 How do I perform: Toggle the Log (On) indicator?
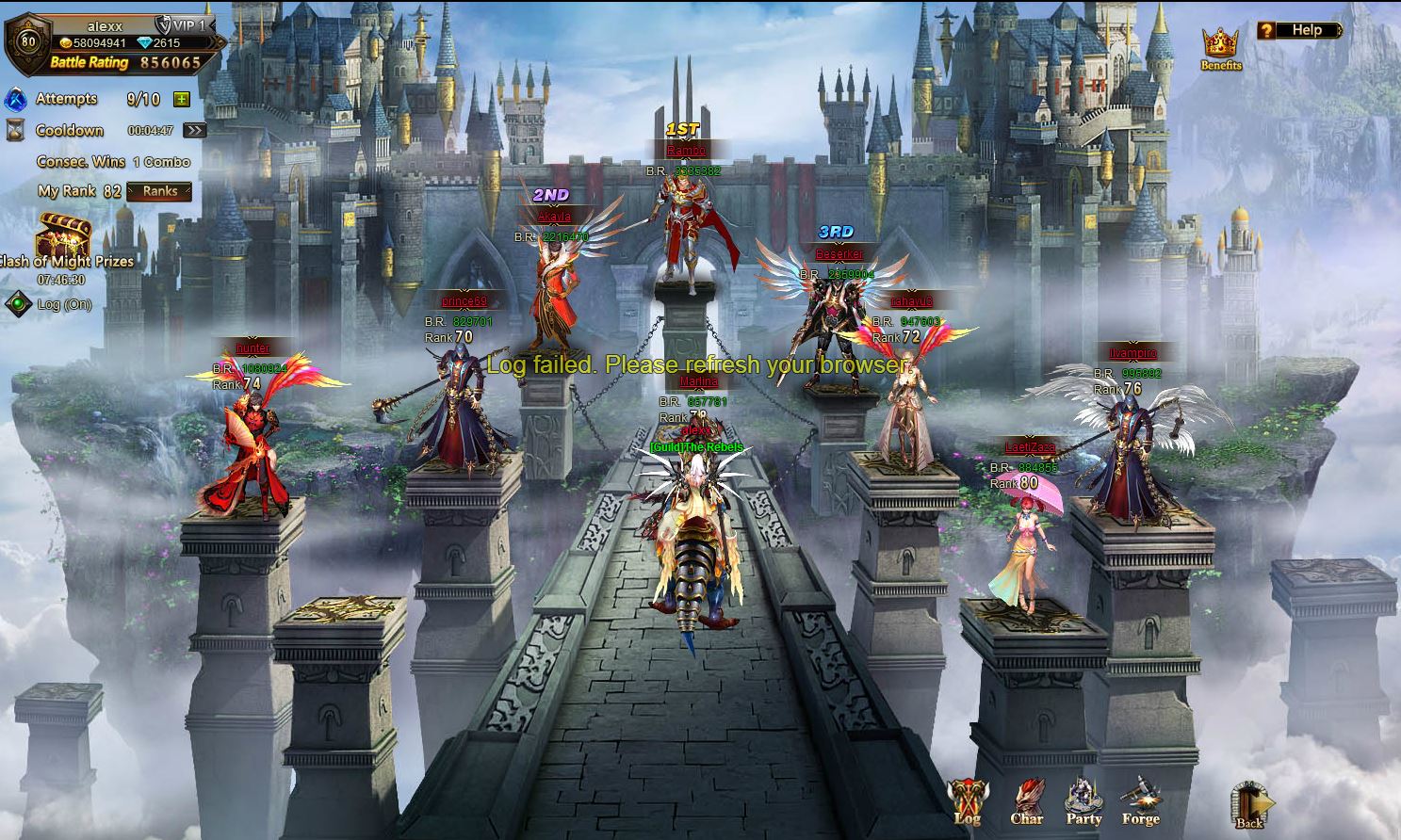click(x=18, y=304)
